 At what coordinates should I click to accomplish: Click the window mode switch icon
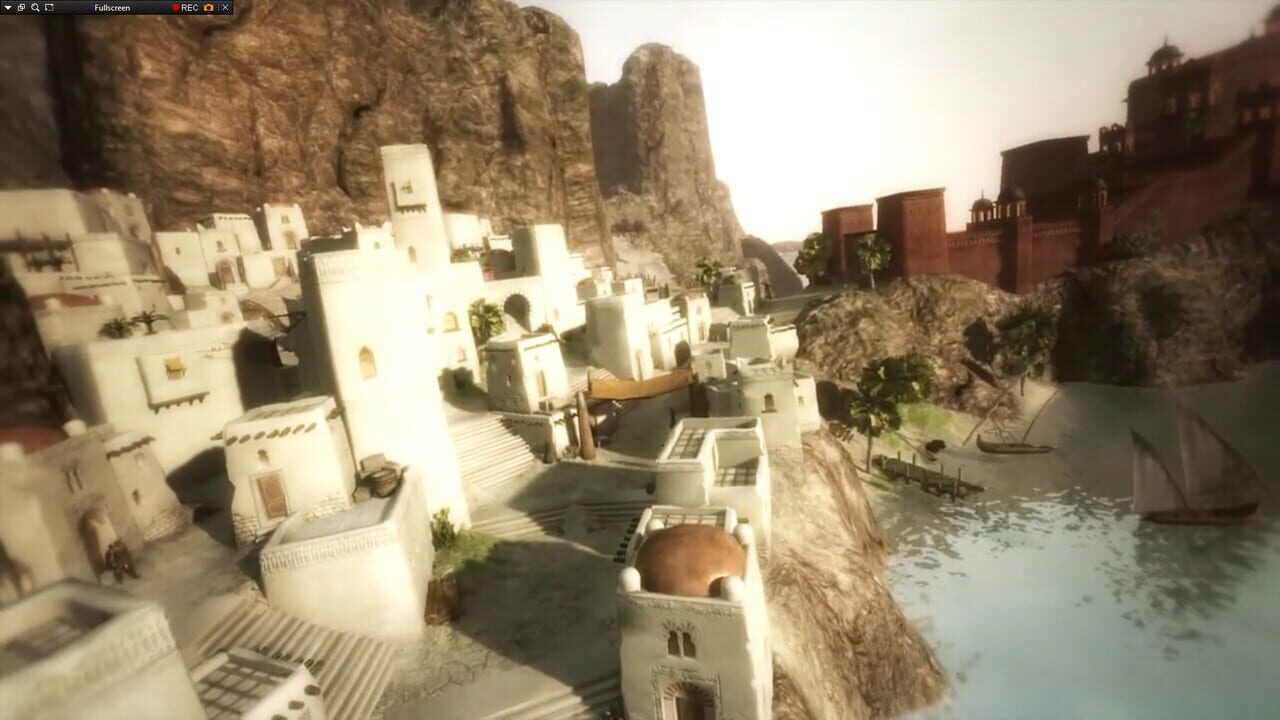coord(21,7)
